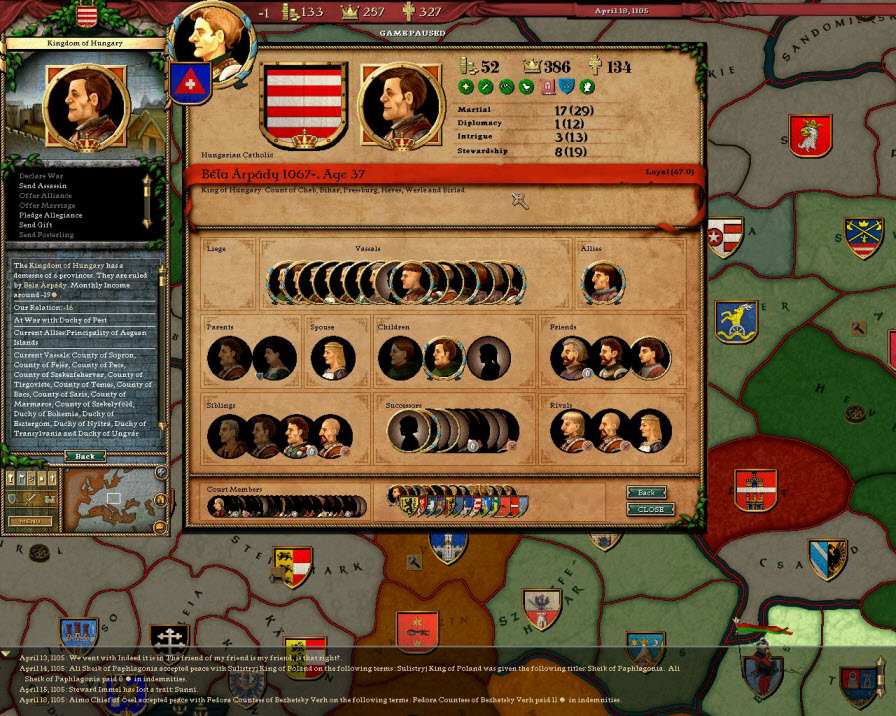Select the first court member portrait
The width and height of the screenshot is (896, 716).
point(220,506)
